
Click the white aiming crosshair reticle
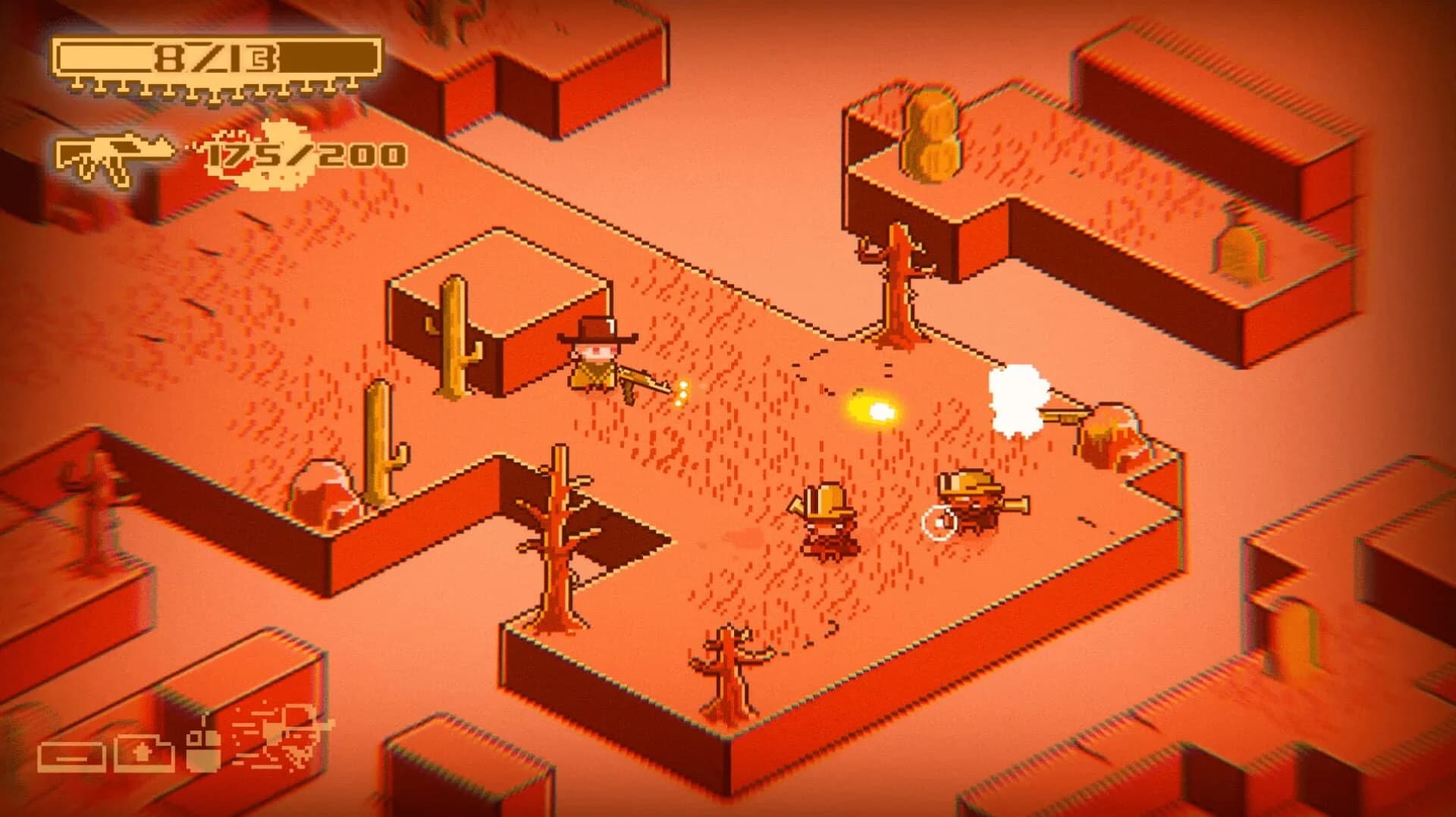(937, 520)
